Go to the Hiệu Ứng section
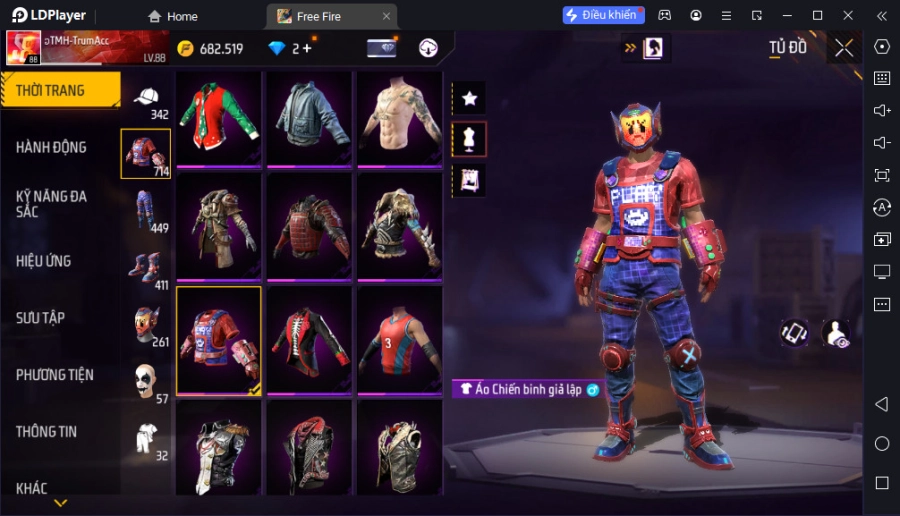This screenshot has height=516, width=900. point(44,261)
